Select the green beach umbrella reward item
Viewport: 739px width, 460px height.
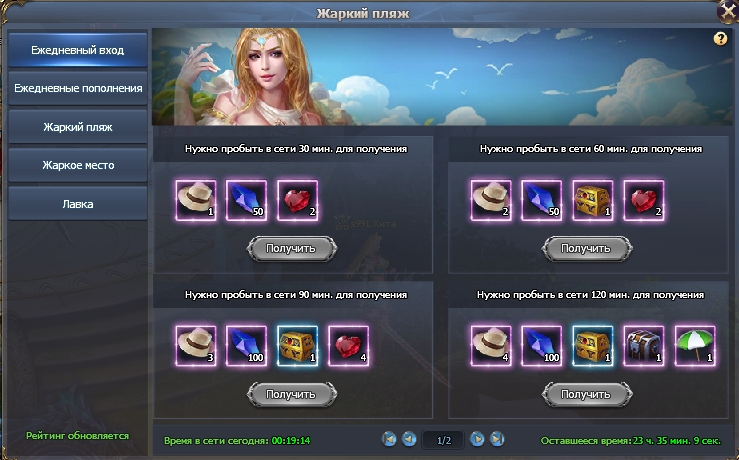point(694,344)
